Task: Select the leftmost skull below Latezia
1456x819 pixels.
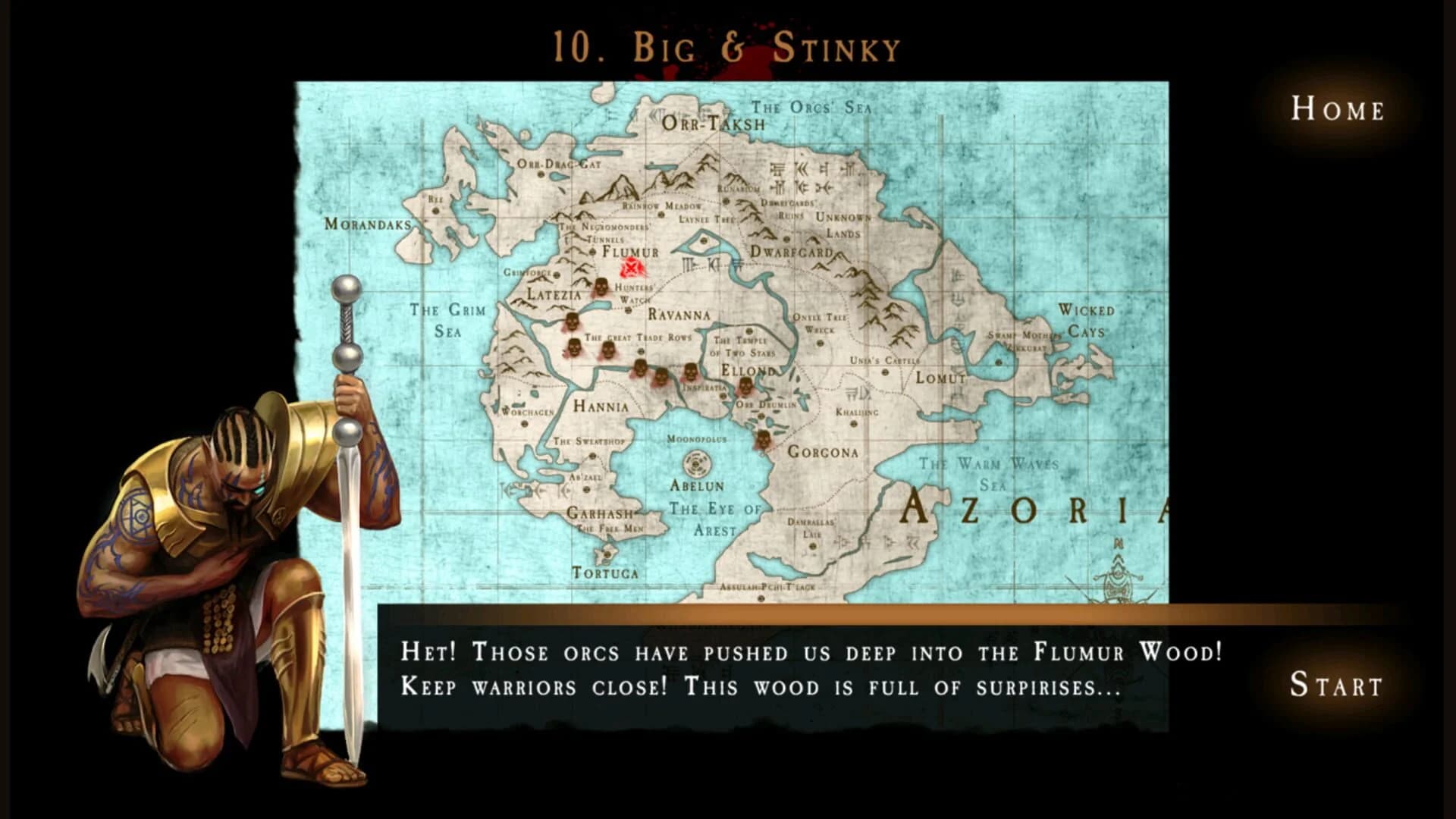Action: coord(574,348)
